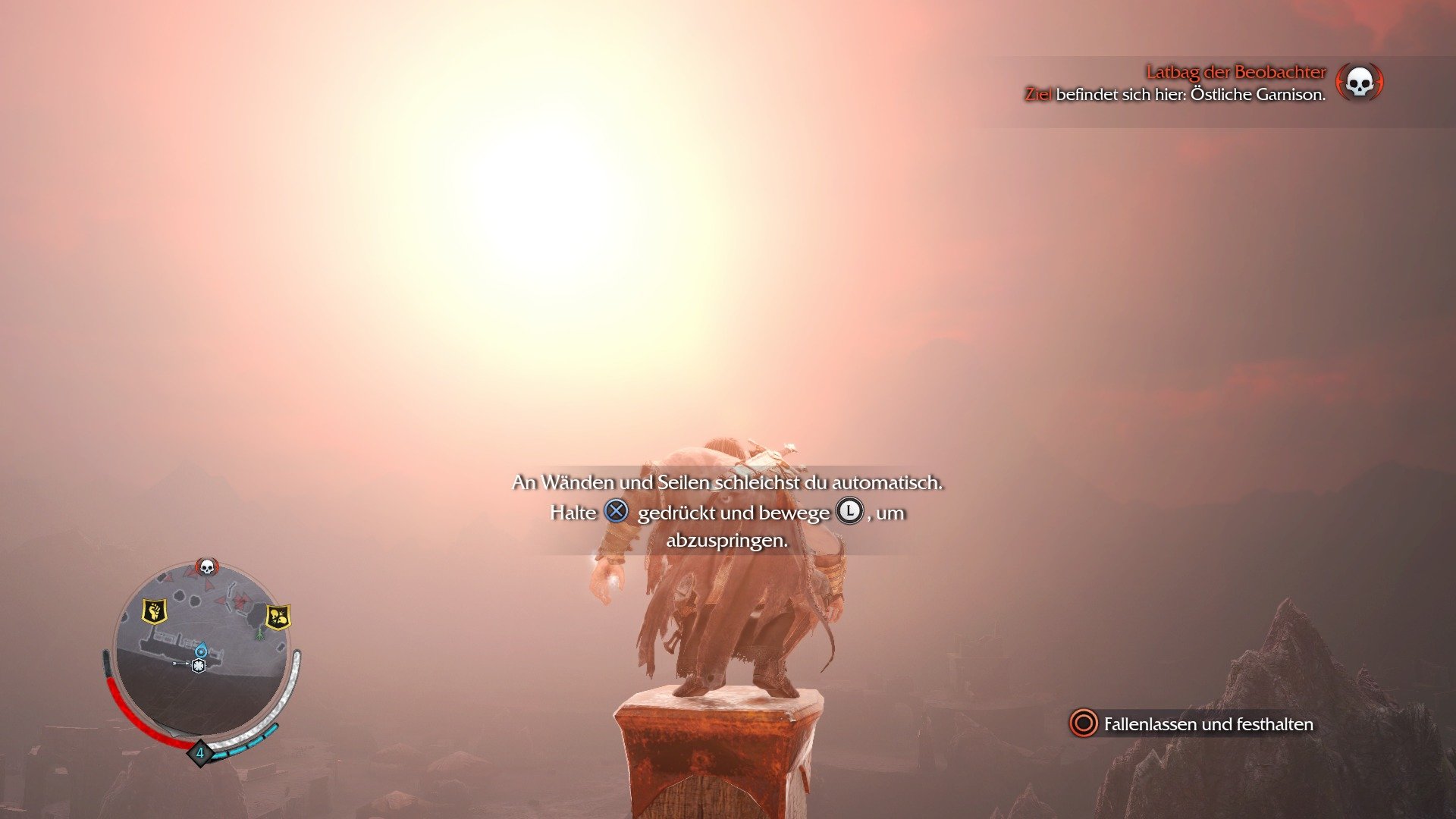Click the skull icon beside the objective text
This screenshot has width=1456, height=819.
pos(1359,83)
